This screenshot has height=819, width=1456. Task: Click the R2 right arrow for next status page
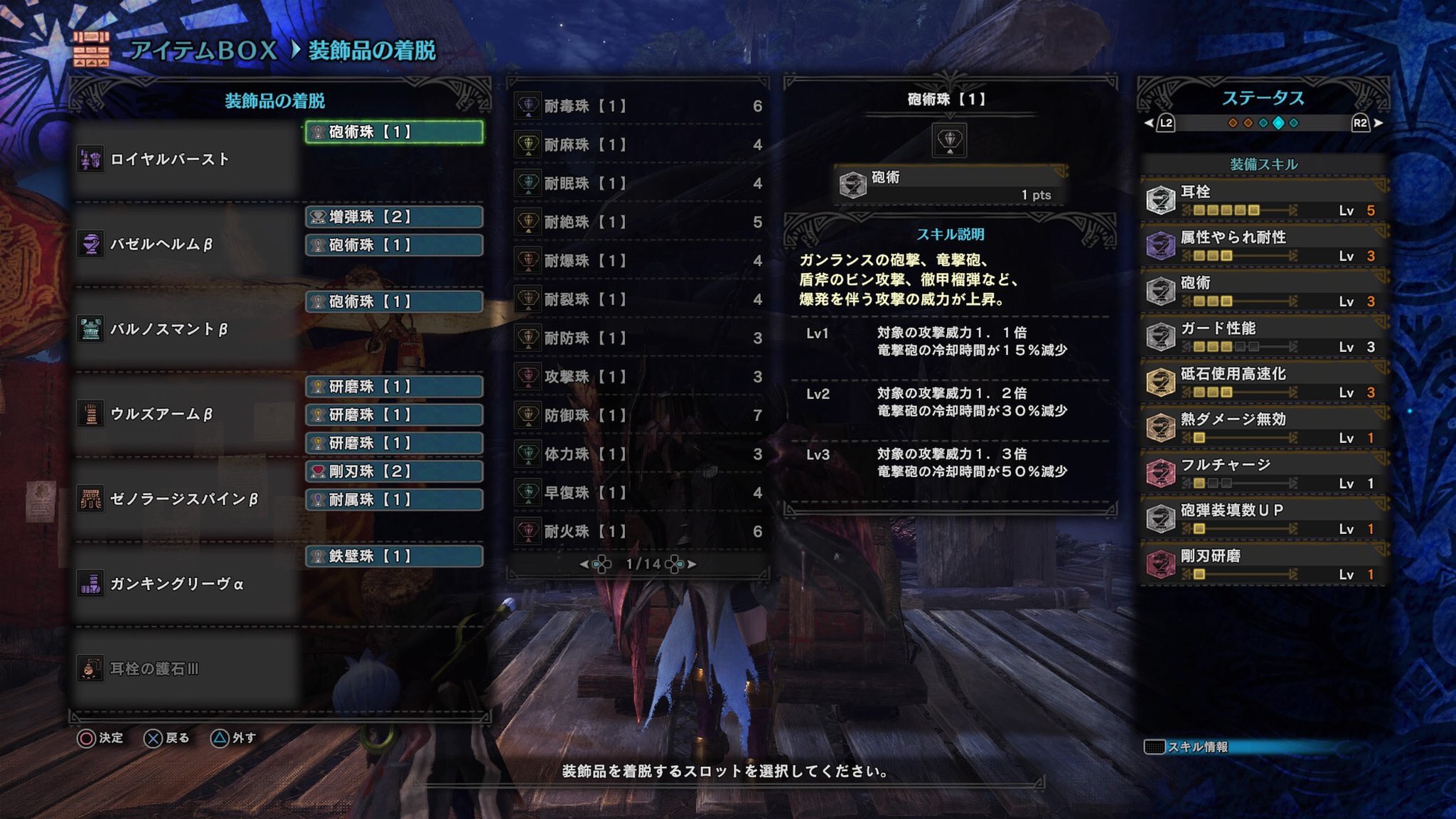1378,124
